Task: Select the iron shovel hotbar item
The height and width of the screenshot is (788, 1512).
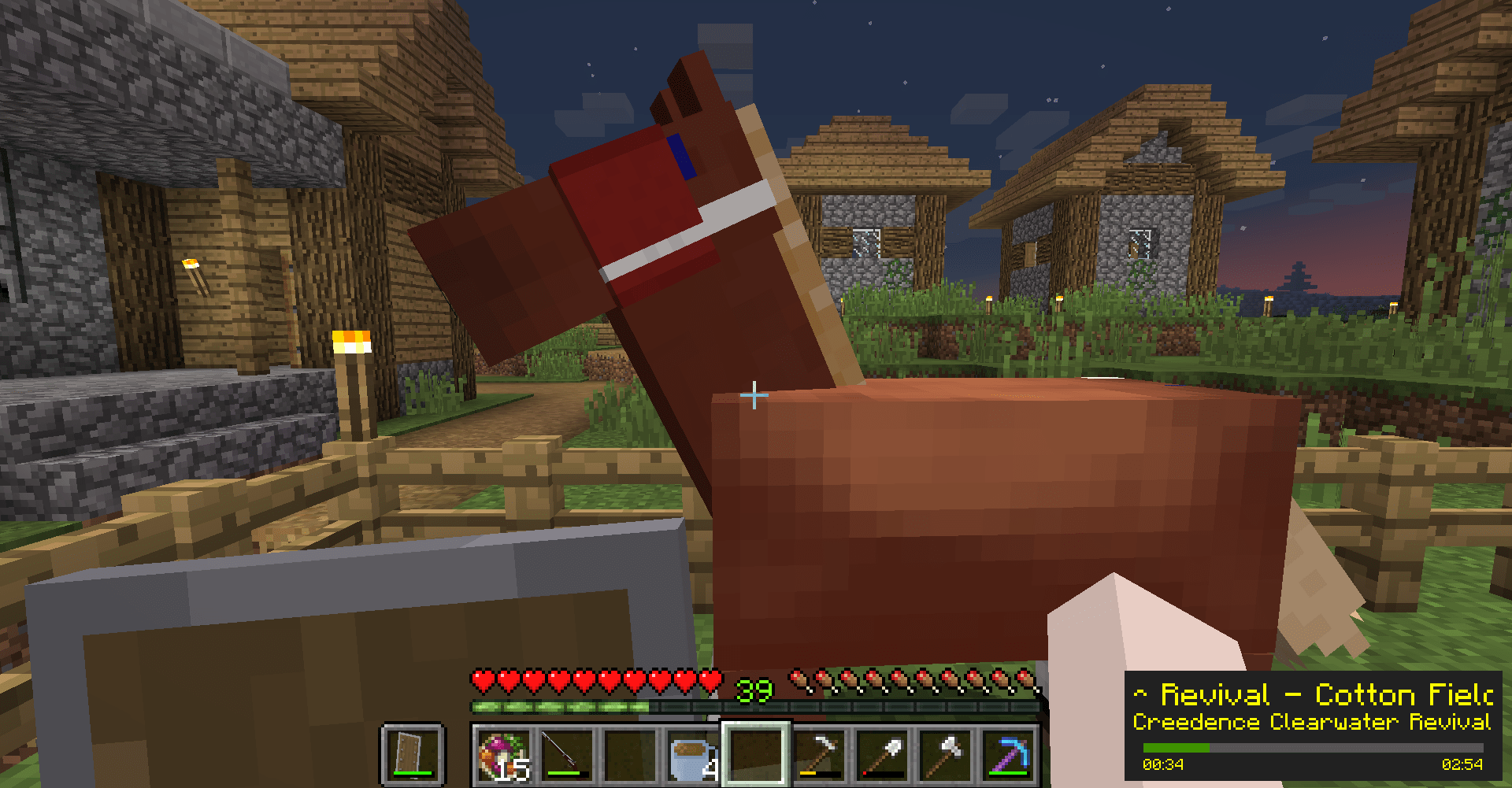Action: click(x=880, y=754)
